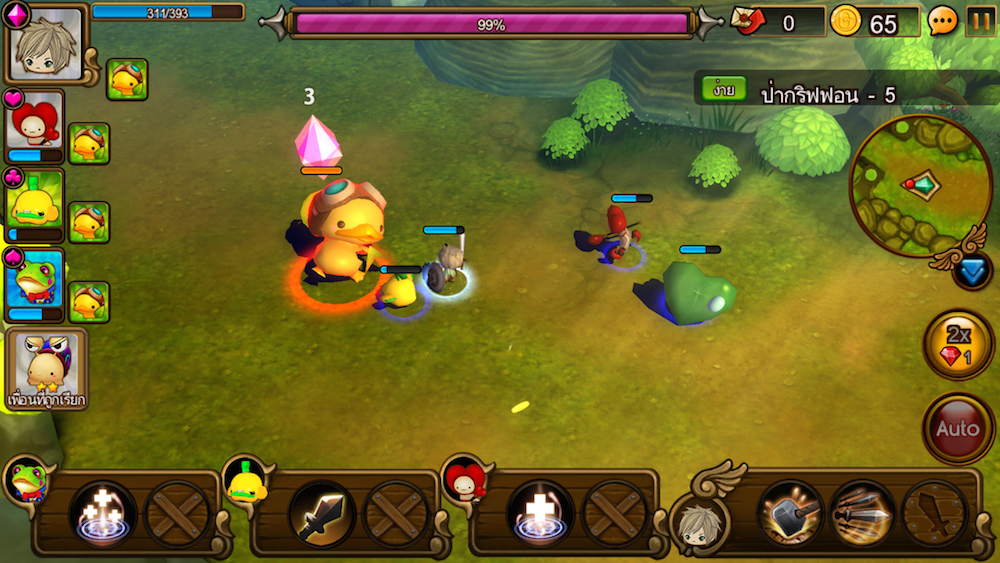Open the chat speech bubble
1000x563 pixels.
tap(942, 21)
